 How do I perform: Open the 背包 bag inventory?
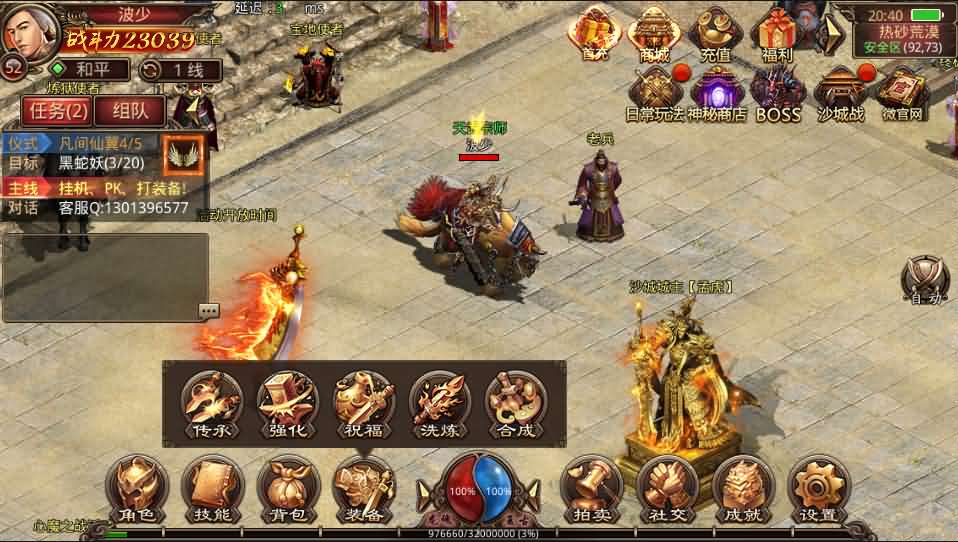pyautogui.click(x=288, y=489)
